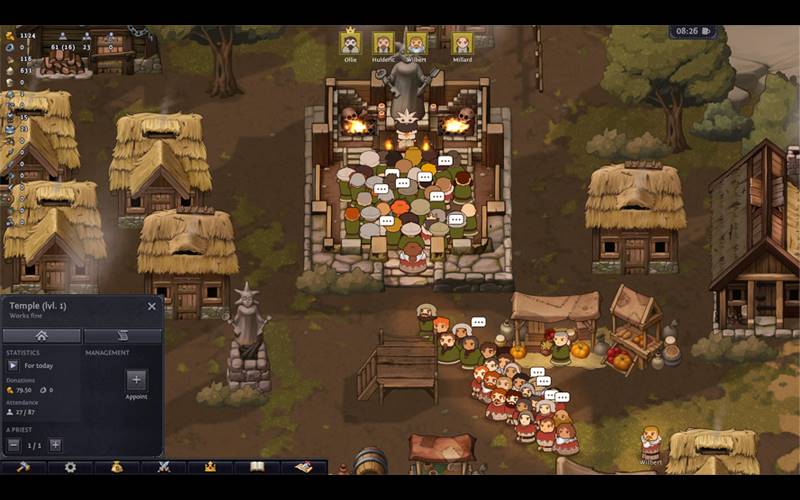Select Wilbert's portrait

[x=416, y=44]
